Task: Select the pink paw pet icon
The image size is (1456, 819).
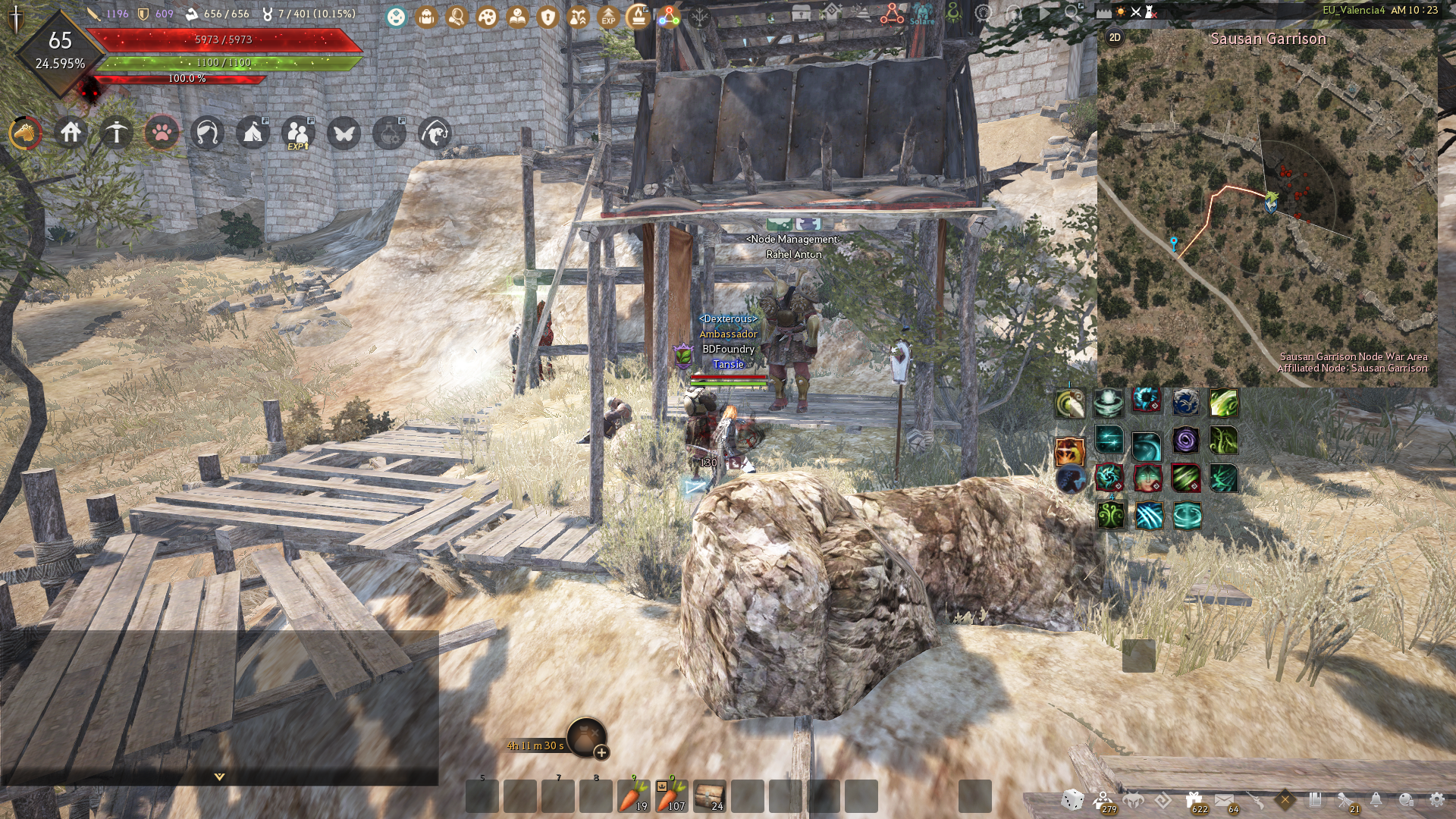Action: (162, 133)
